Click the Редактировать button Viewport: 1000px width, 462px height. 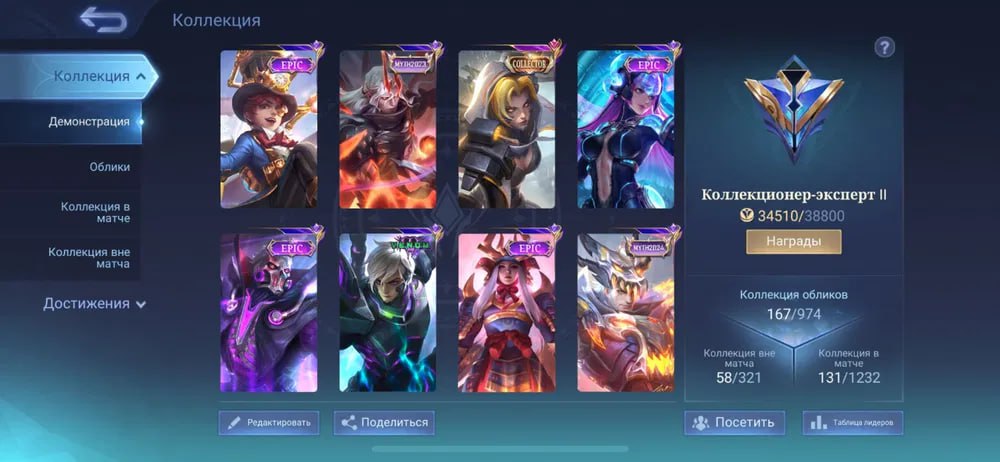[269, 423]
